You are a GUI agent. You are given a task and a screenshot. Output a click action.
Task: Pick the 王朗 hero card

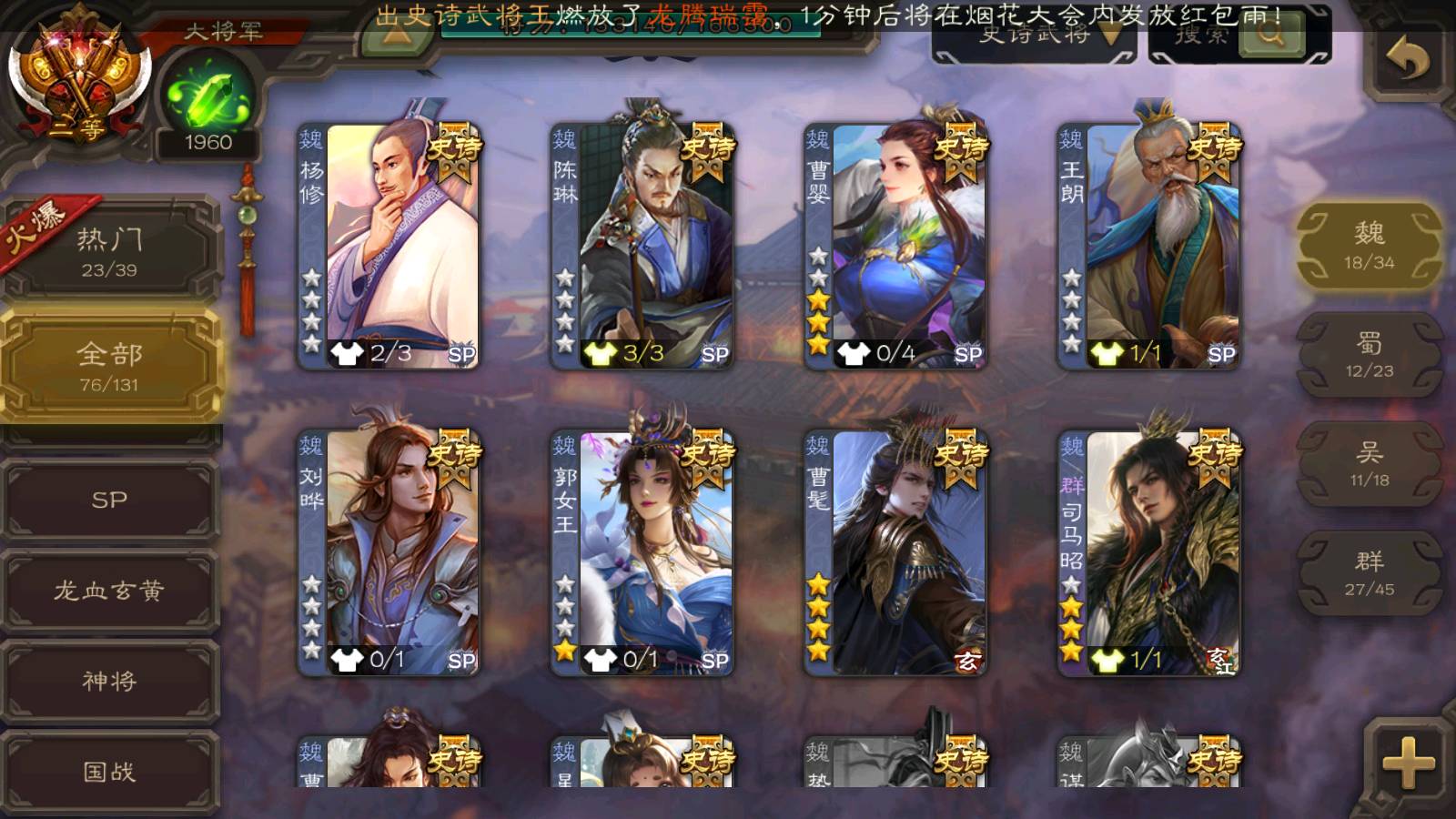pyautogui.click(x=1148, y=246)
